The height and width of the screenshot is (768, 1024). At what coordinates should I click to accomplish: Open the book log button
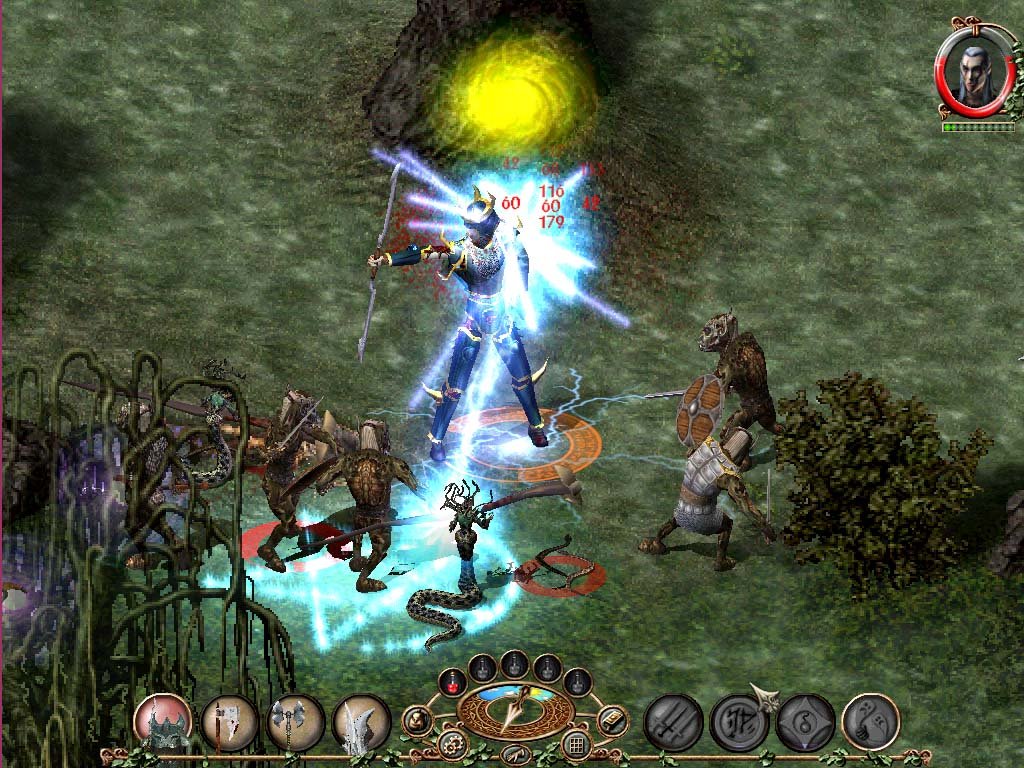coord(612,719)
